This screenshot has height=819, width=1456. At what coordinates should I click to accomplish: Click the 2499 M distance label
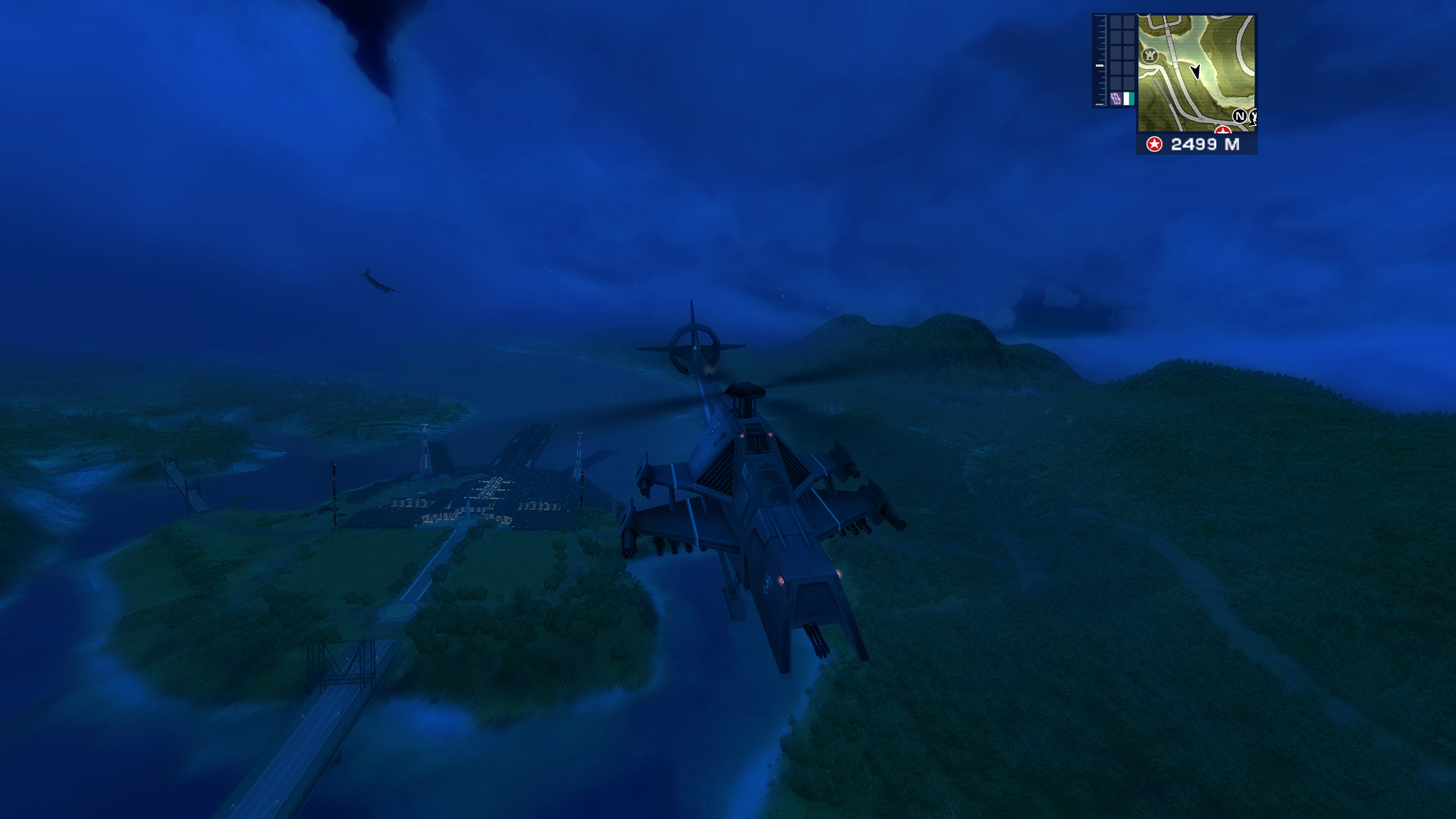point(1206,144)
